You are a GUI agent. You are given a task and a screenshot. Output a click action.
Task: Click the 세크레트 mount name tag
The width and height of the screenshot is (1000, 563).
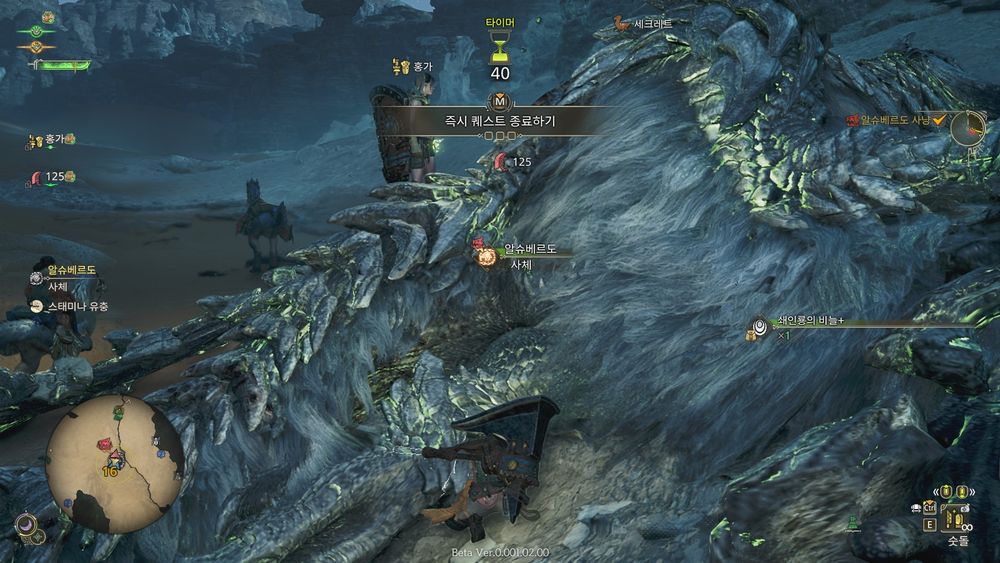pos(645,23)
